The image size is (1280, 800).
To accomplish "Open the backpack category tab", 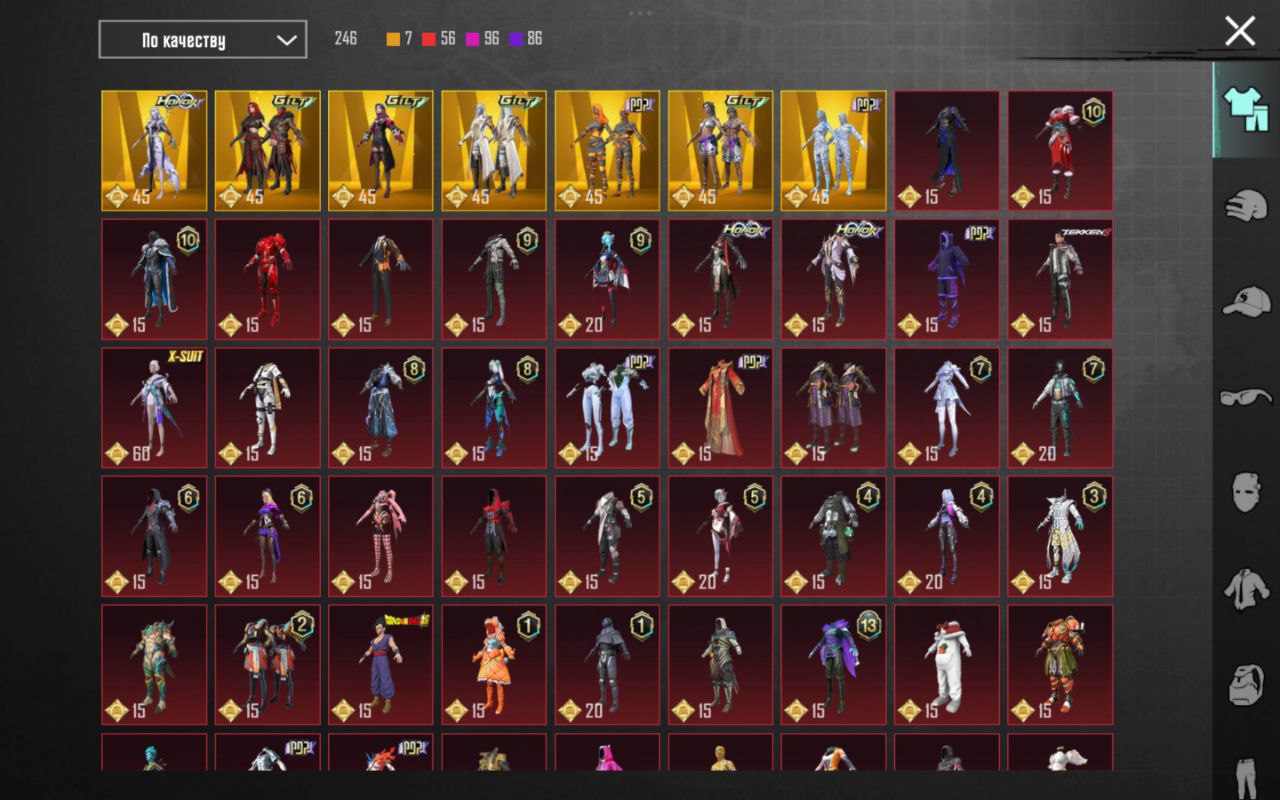I will tap(1246, 684).
